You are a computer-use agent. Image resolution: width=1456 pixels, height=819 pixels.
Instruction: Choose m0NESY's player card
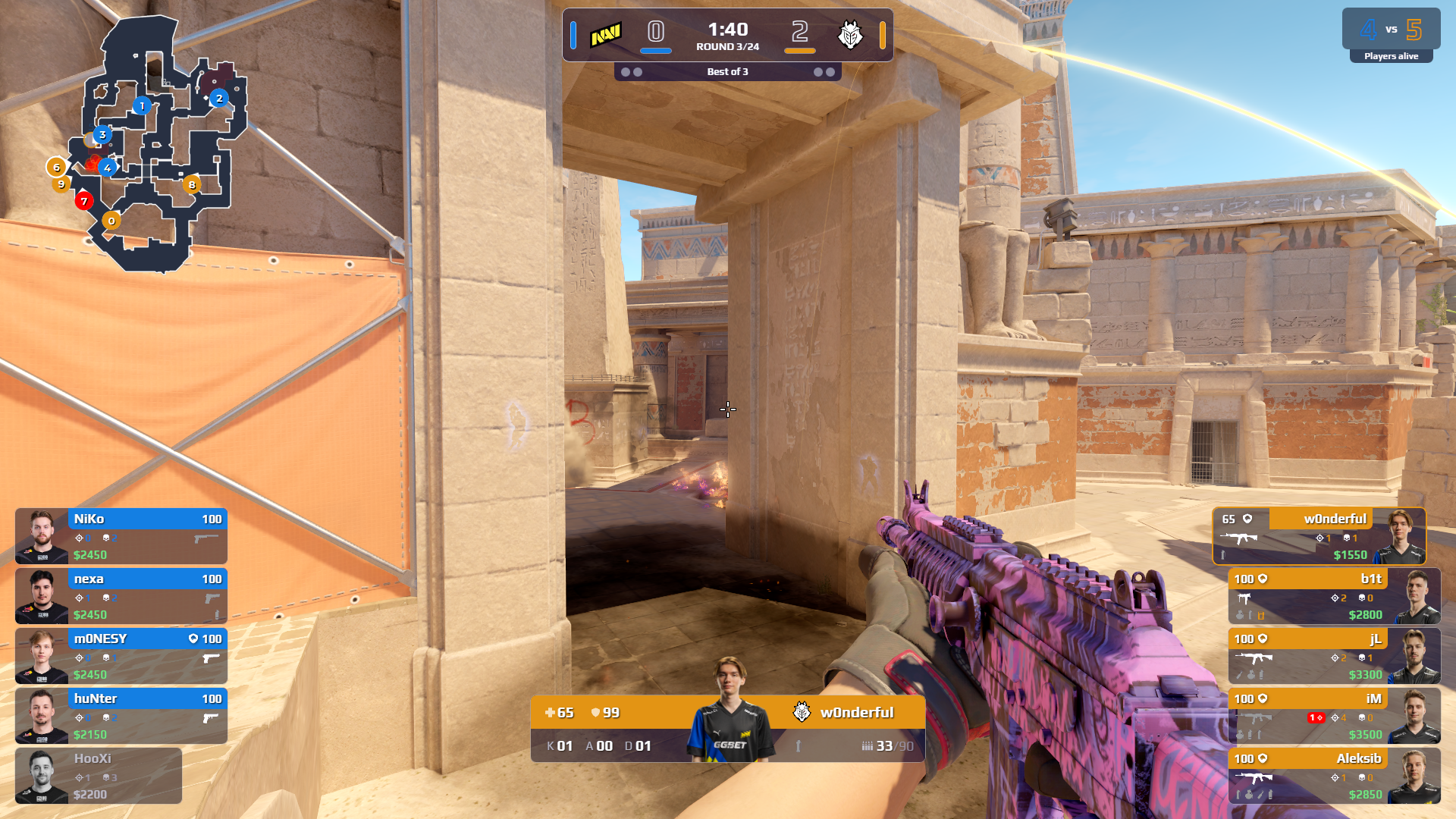(121, 656)
